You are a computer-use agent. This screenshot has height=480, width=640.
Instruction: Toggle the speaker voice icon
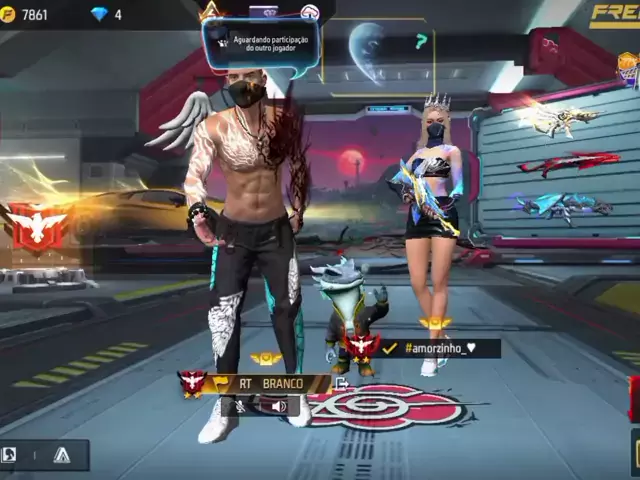[x=279, y=406]
